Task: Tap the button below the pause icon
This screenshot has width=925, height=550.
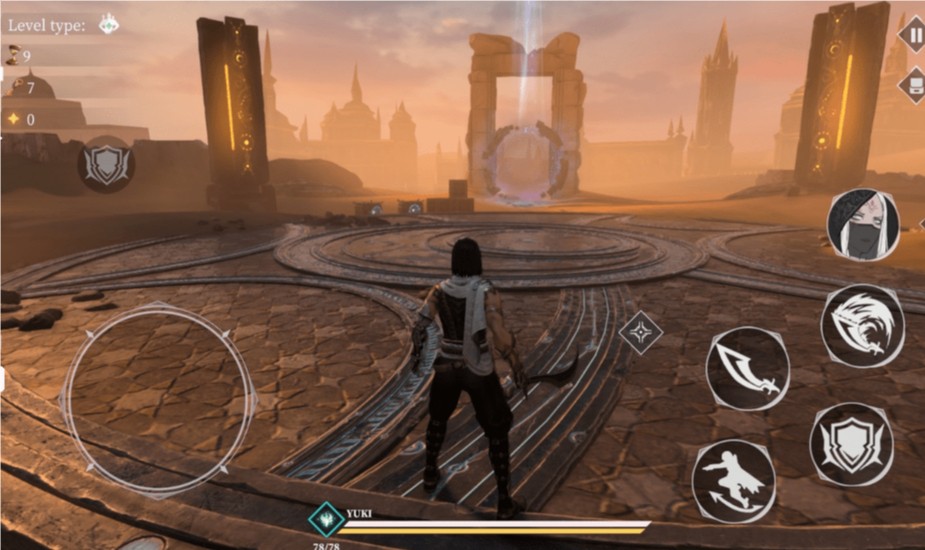Action: pos(913,84)
